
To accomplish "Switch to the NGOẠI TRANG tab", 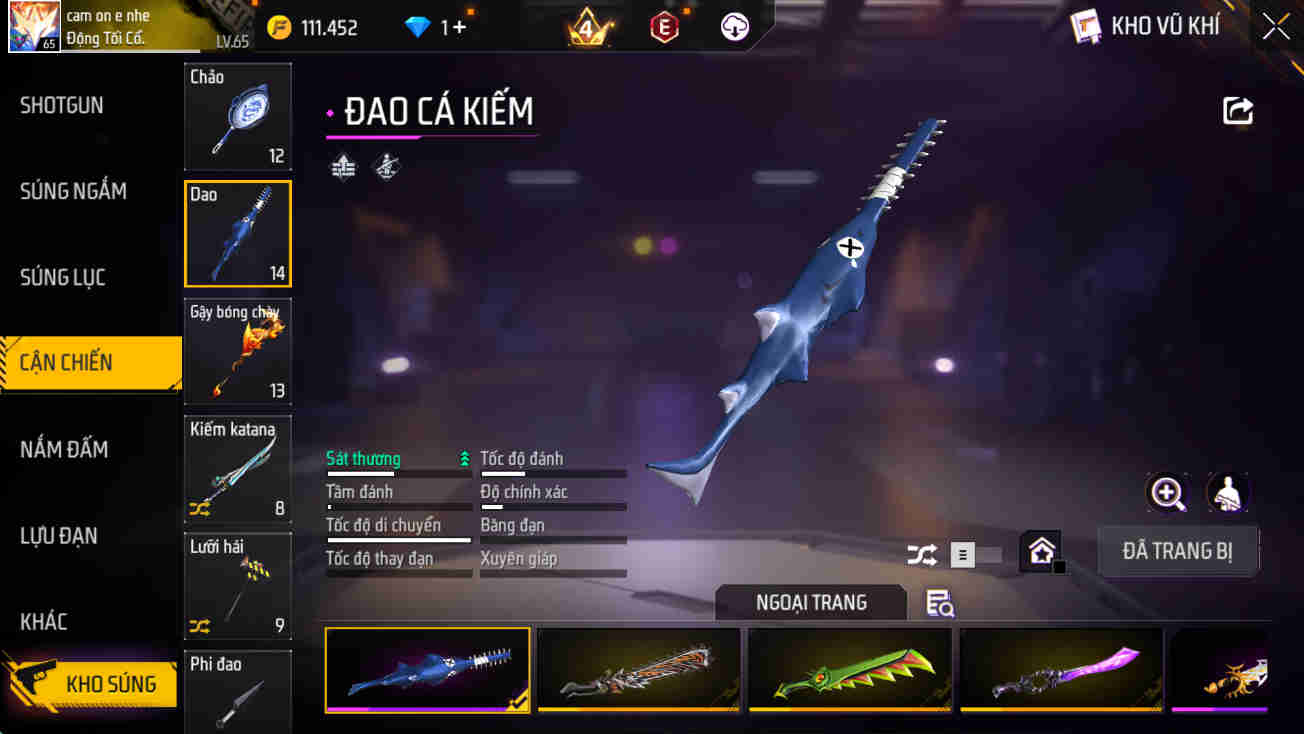I will [811, 602].
